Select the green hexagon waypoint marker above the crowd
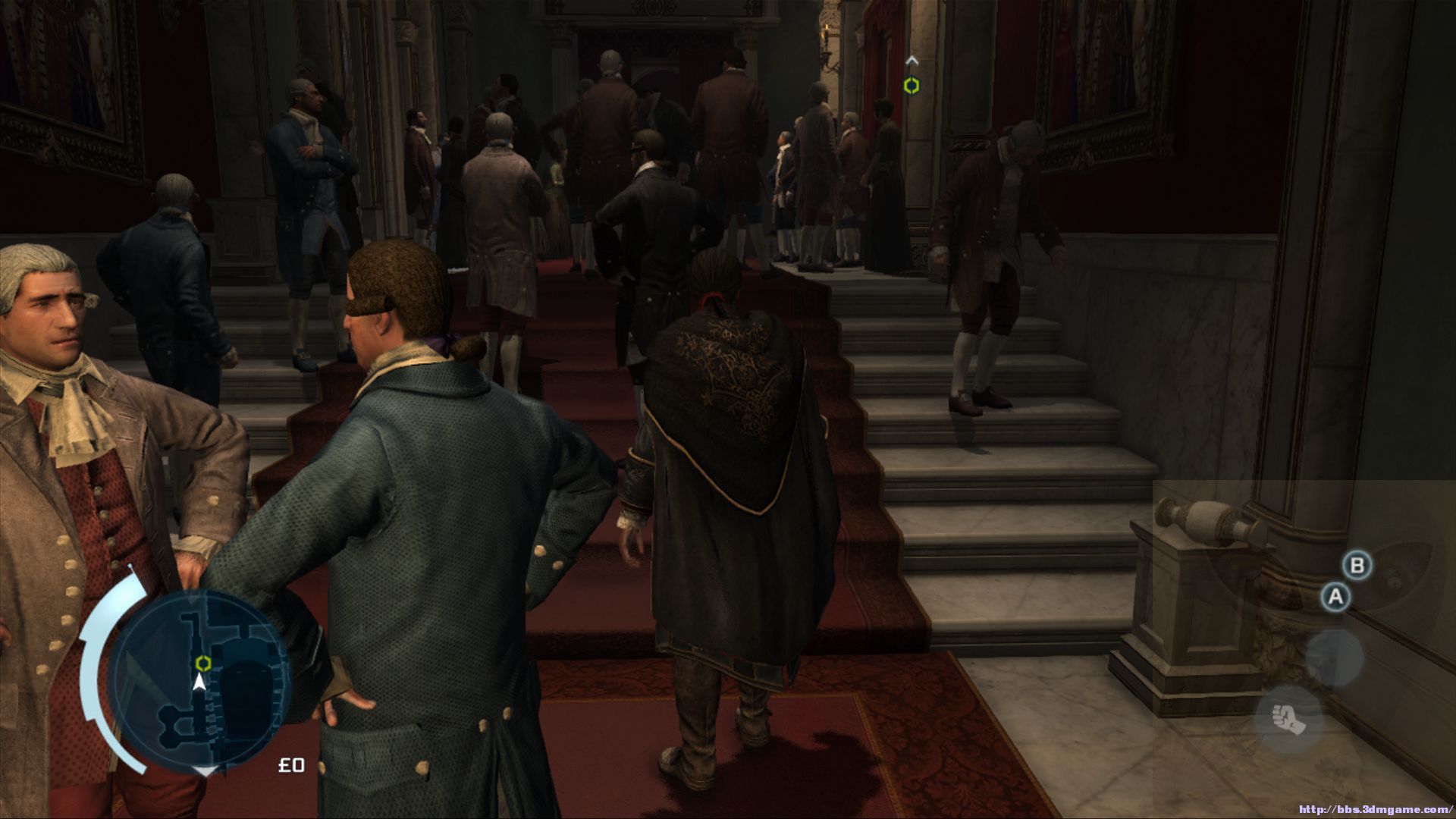Screen dimensions: 1456x819 pyautogui.click(x=912, y=86)
